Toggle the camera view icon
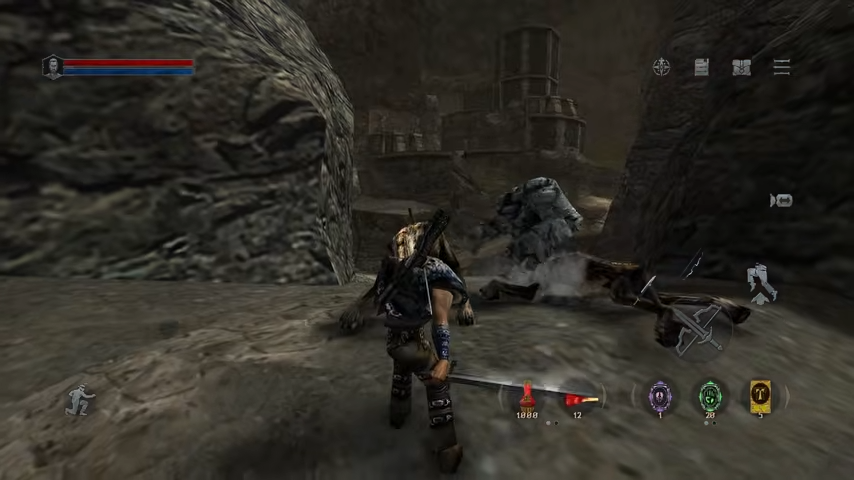Image resolution: width=854 pixels, height=480 pixels. pos(781,201)
